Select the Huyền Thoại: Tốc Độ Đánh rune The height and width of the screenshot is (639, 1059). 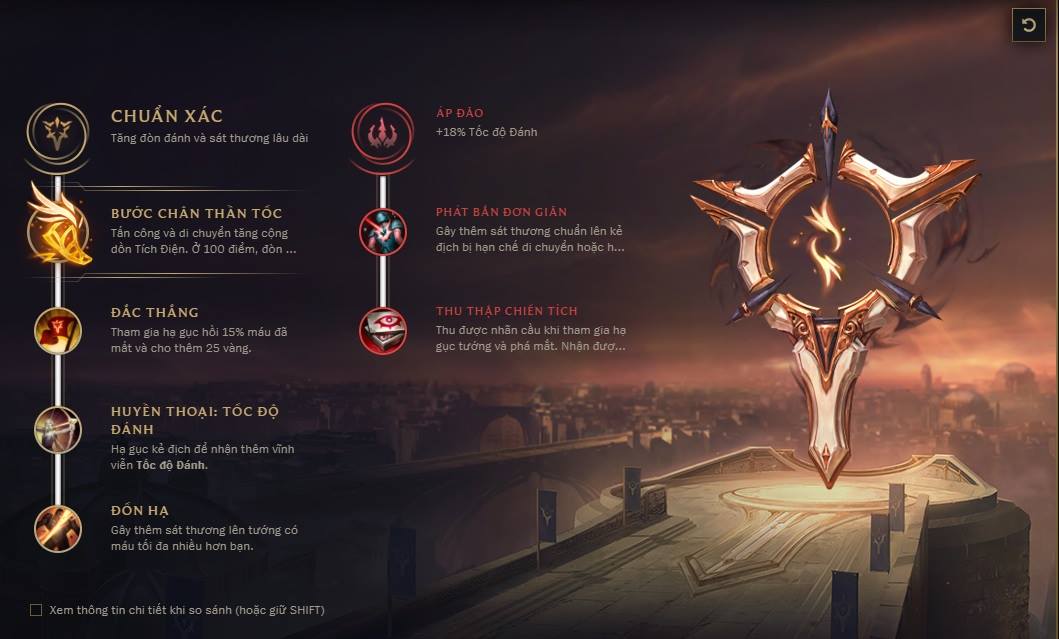pyautogui.click(x=58, y=428)
